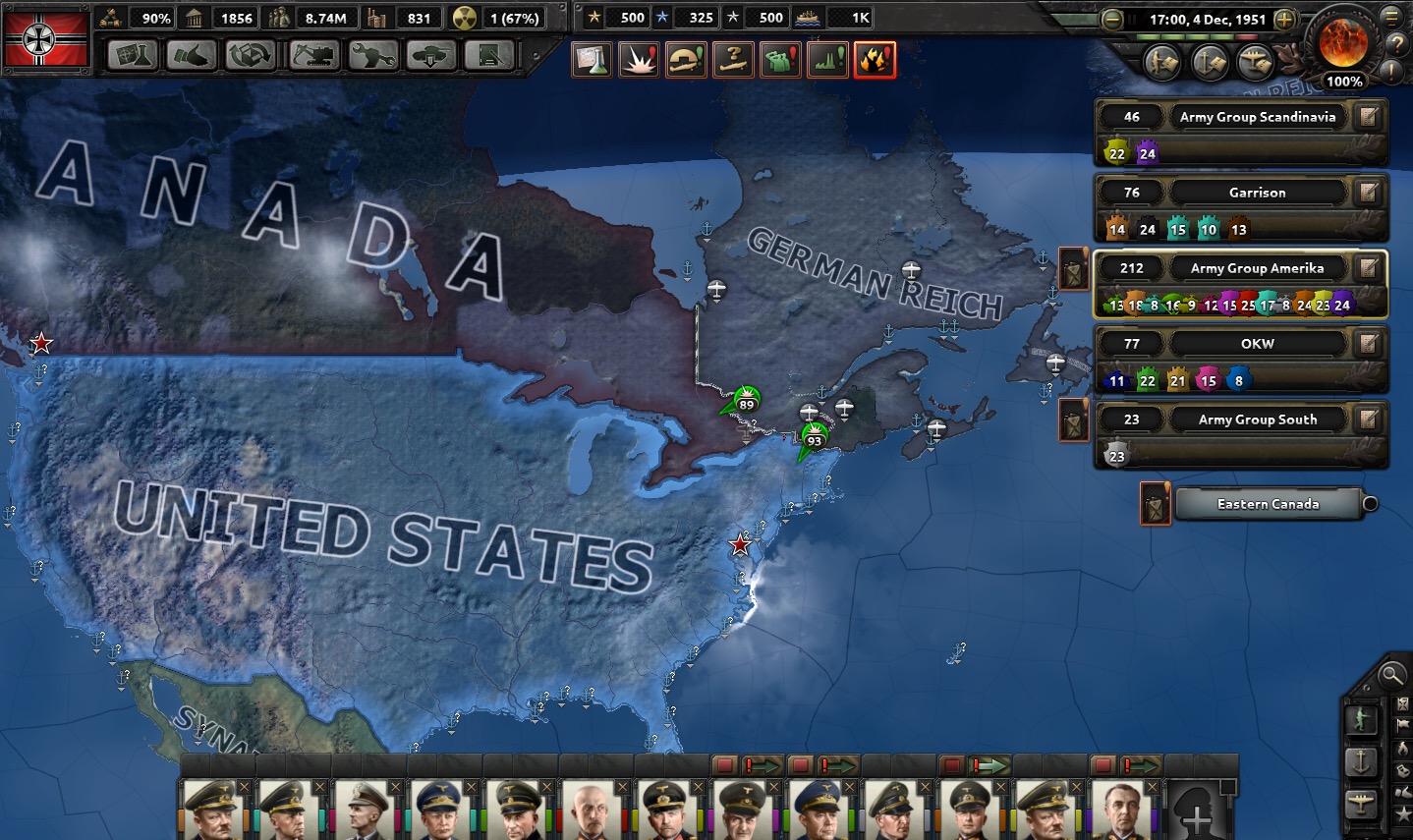Image resolution: width=1413 pixels, height=840 pixels.
Task: Click the explosion combat alert icon
Action: [638, 60]
